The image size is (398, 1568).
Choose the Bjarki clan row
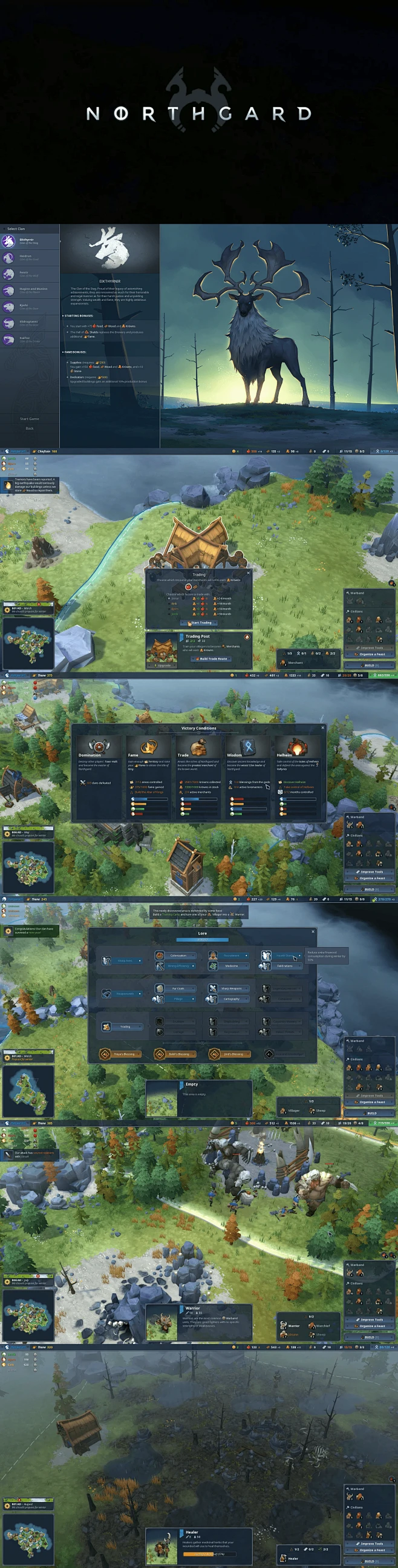click(x=29, y=307)
